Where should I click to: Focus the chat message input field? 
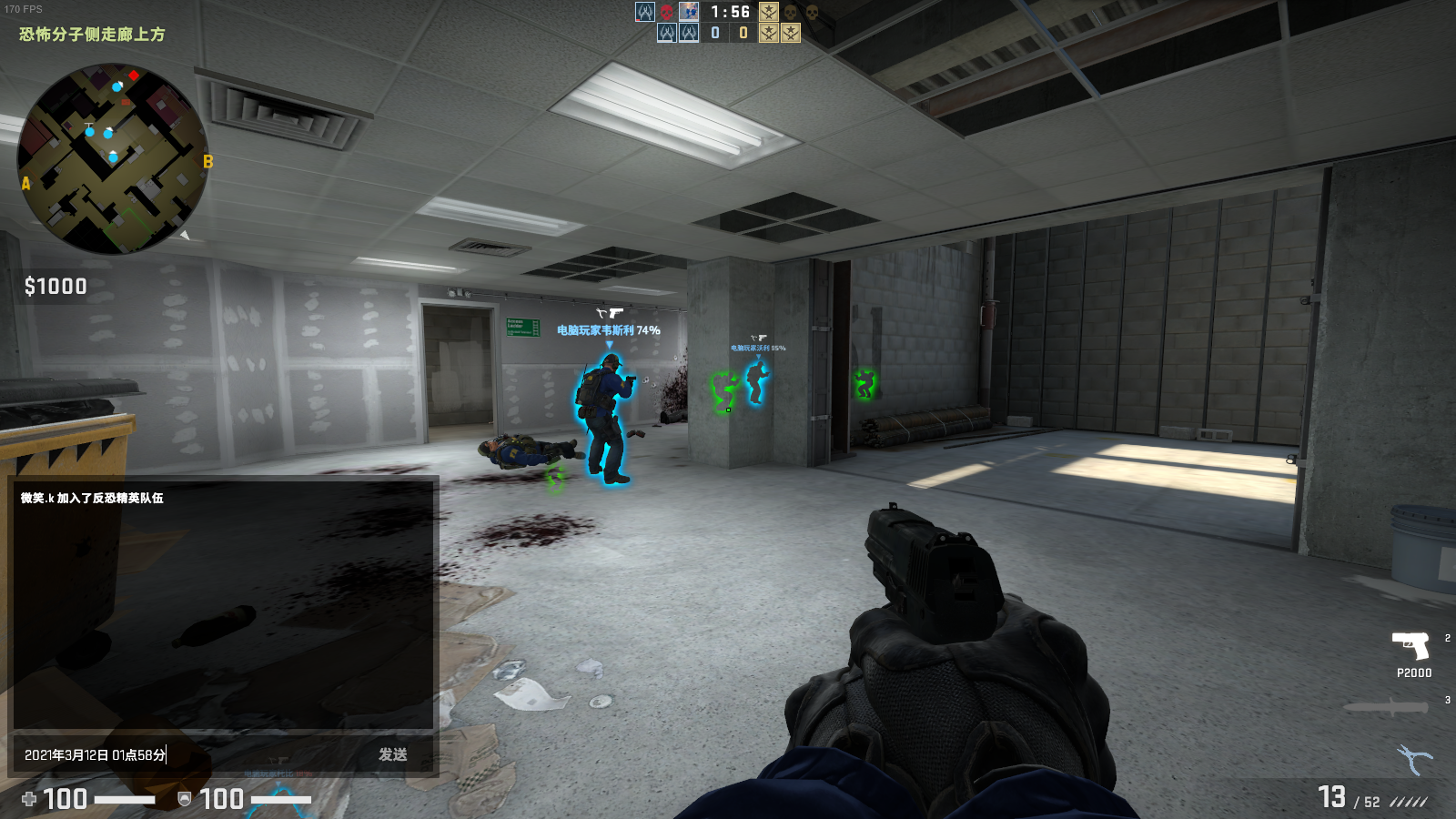point(191,754)
